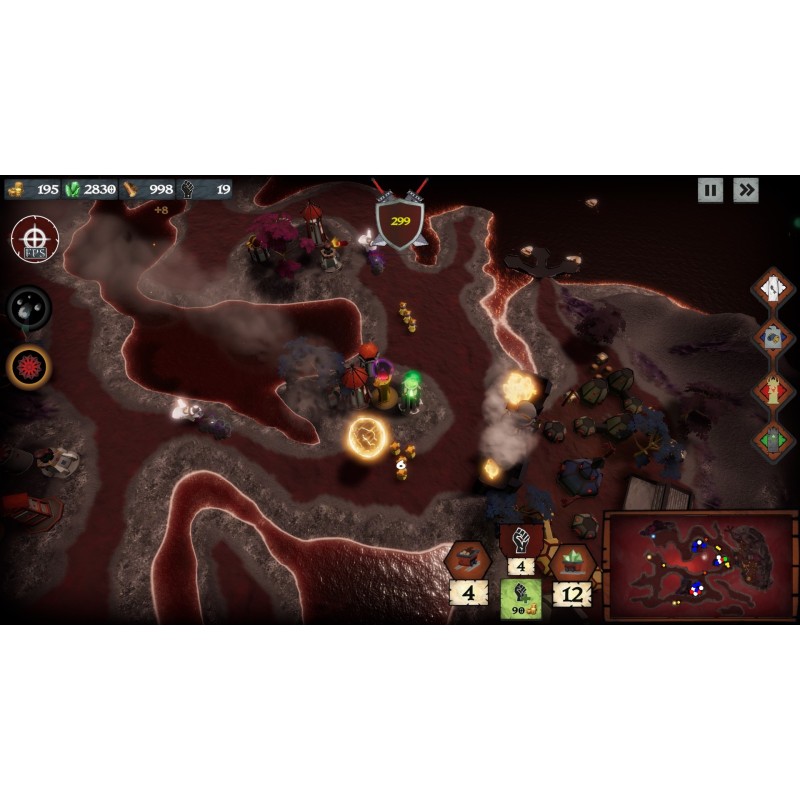This screenshot has width=800, height=800.
Task: Click the raised fist worker hexagon
Action: click(520, 541)
